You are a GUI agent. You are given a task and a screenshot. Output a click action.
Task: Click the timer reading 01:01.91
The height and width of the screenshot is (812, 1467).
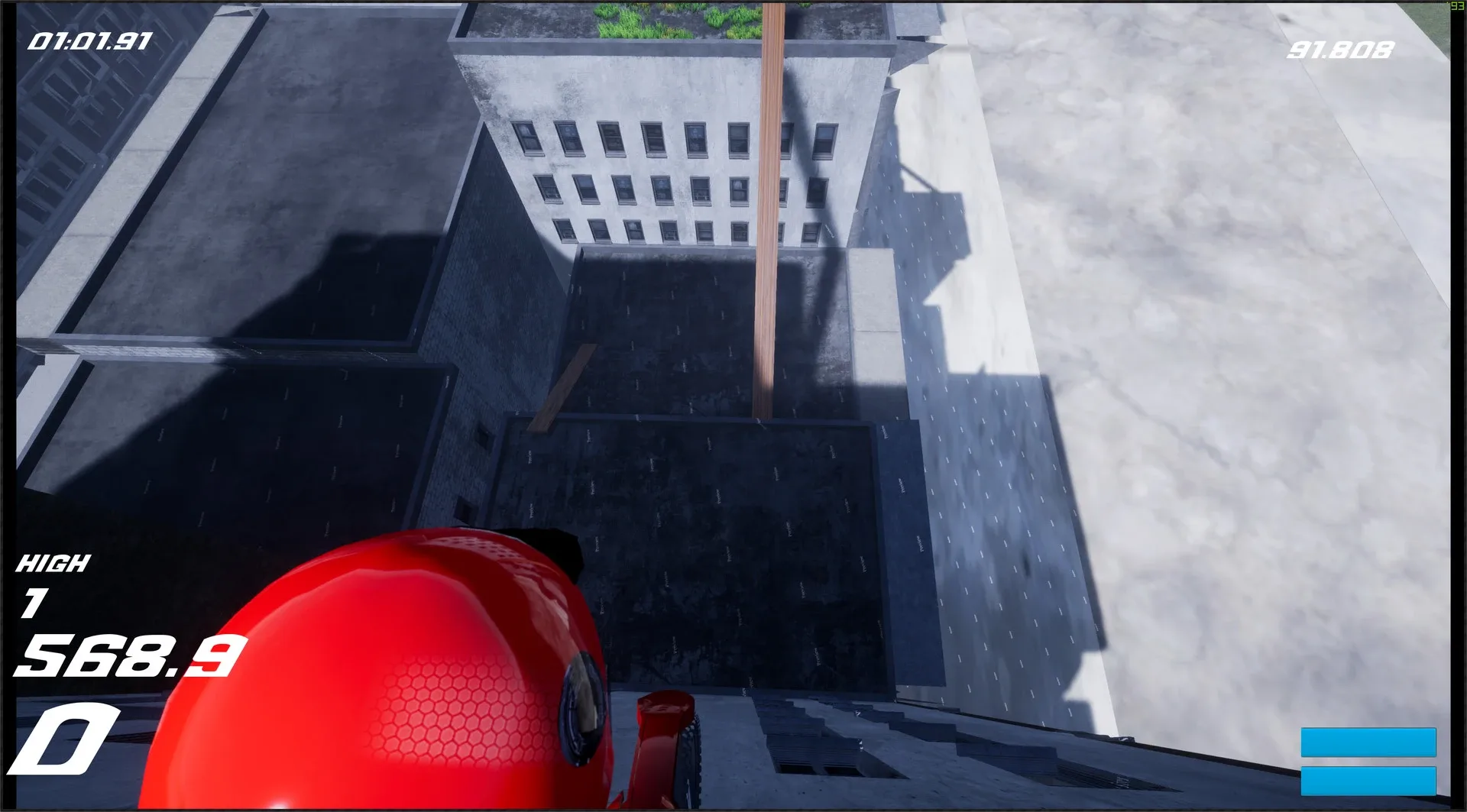90,40
